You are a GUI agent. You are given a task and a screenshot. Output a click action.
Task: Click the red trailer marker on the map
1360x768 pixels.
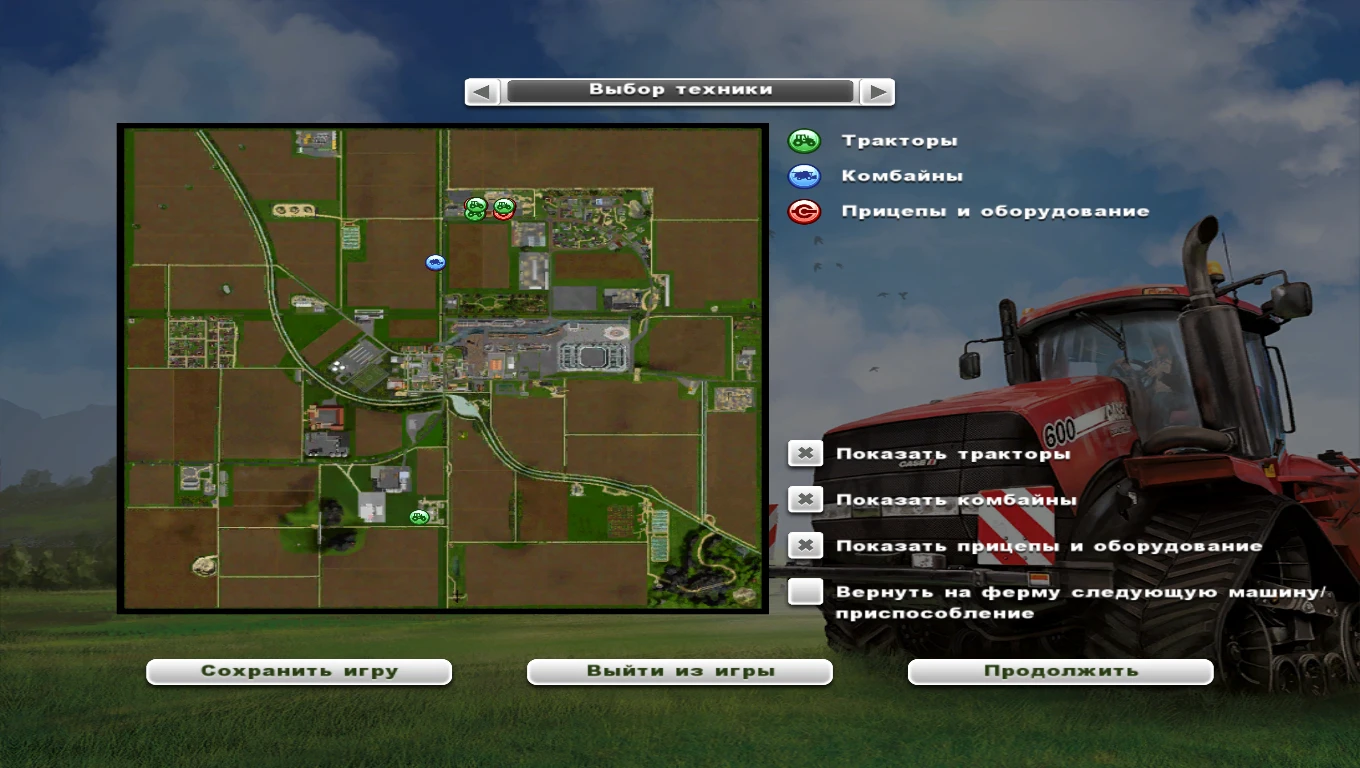pos(503,217)
